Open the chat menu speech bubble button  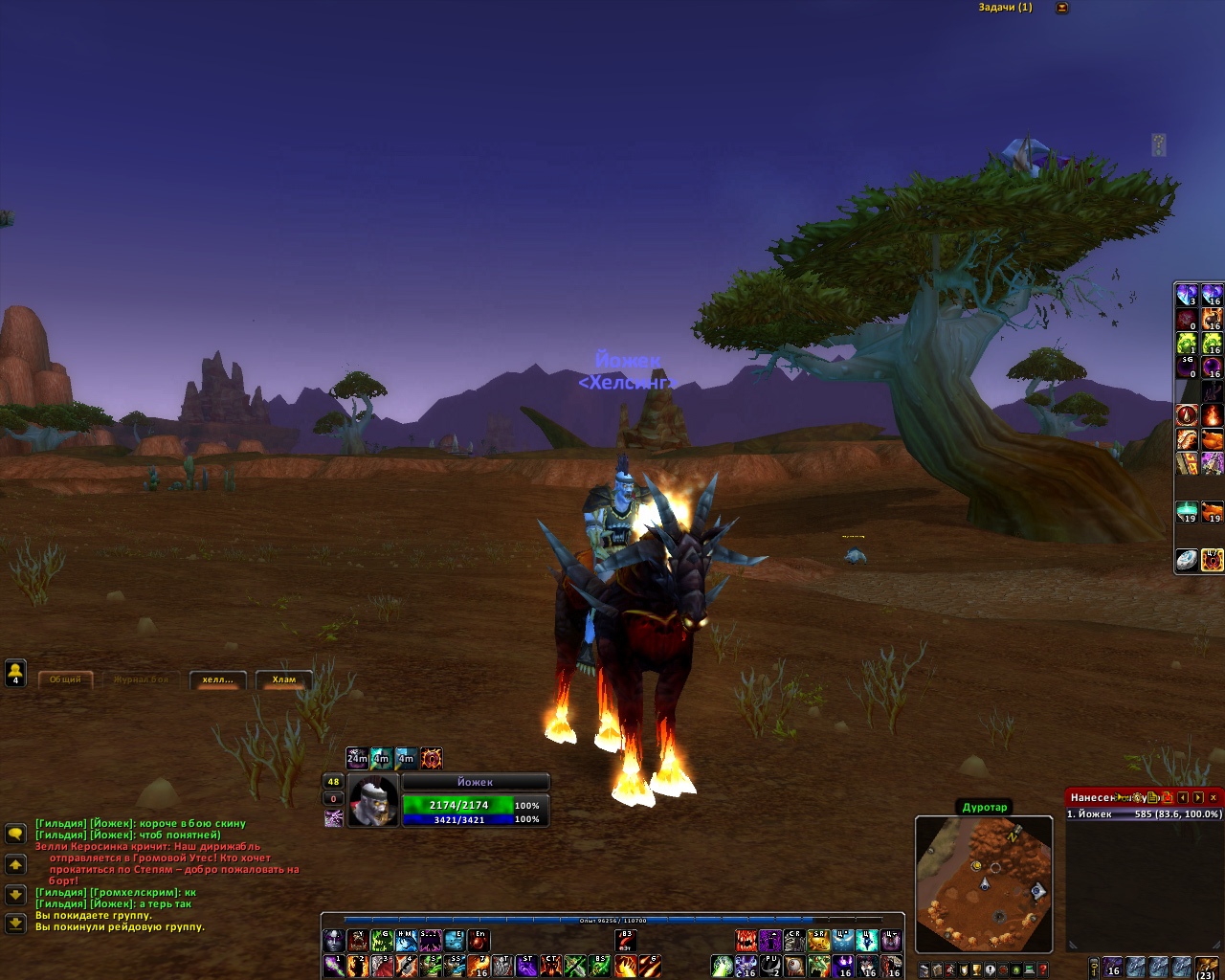point(15,834)
